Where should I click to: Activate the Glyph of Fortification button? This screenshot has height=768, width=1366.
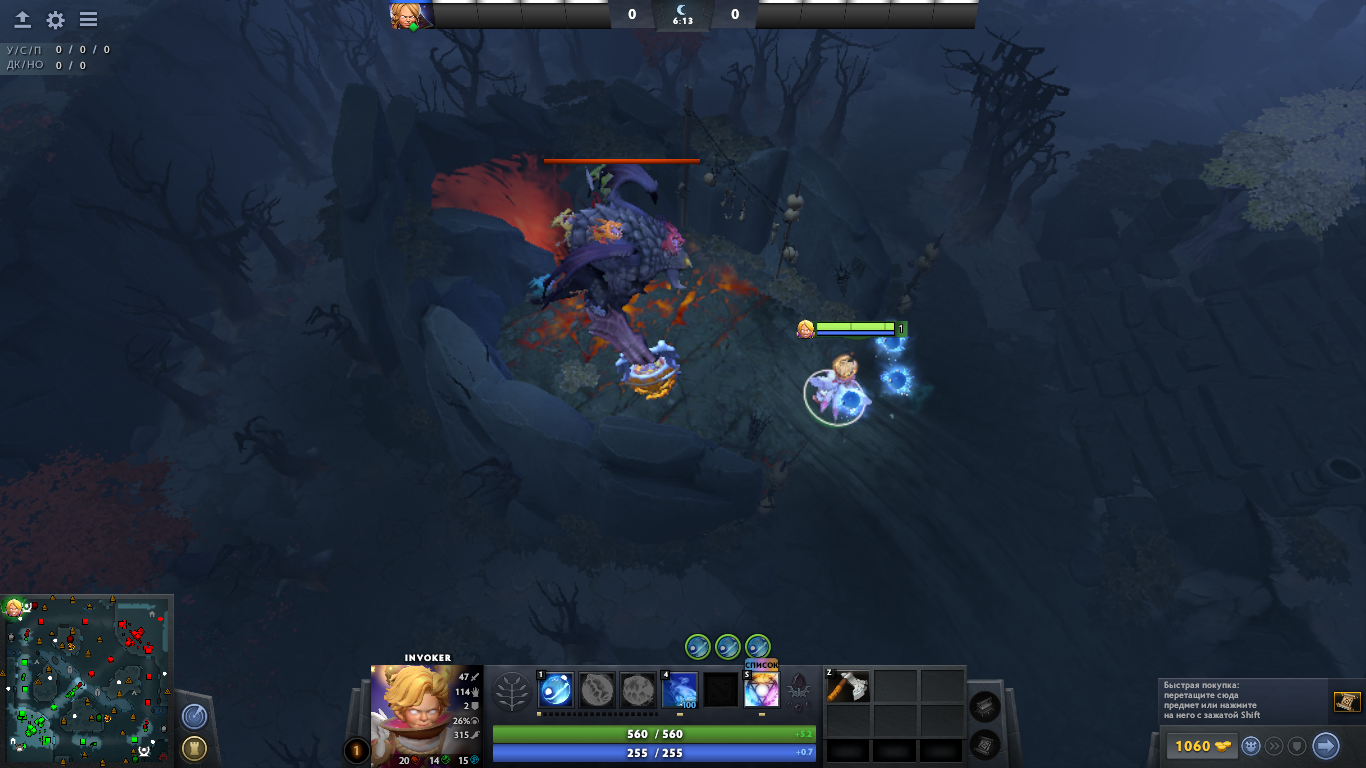[x=194, y=747]
